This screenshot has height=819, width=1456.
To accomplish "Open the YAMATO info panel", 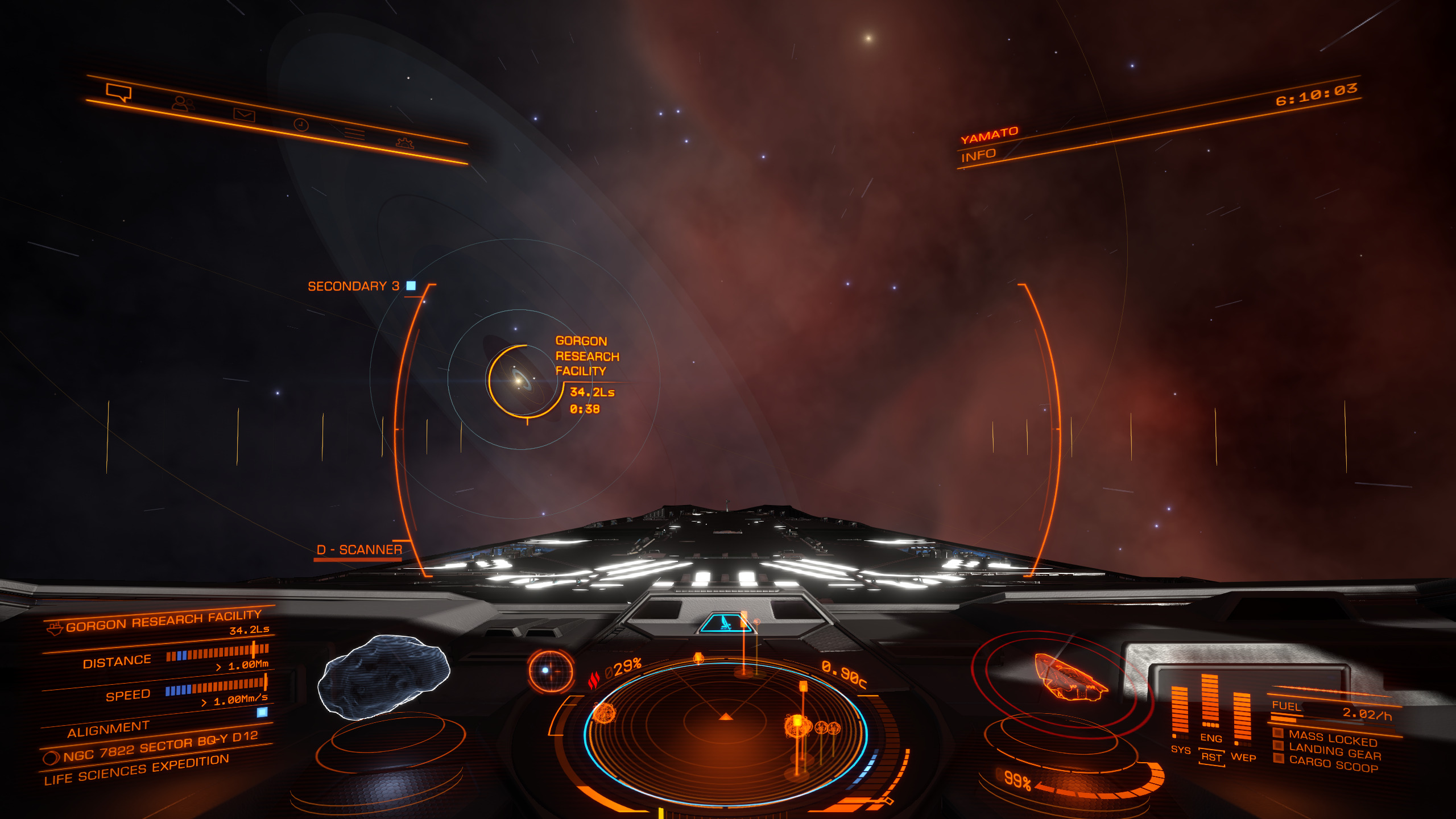I will pyautogui.click(x=978, y=155).
